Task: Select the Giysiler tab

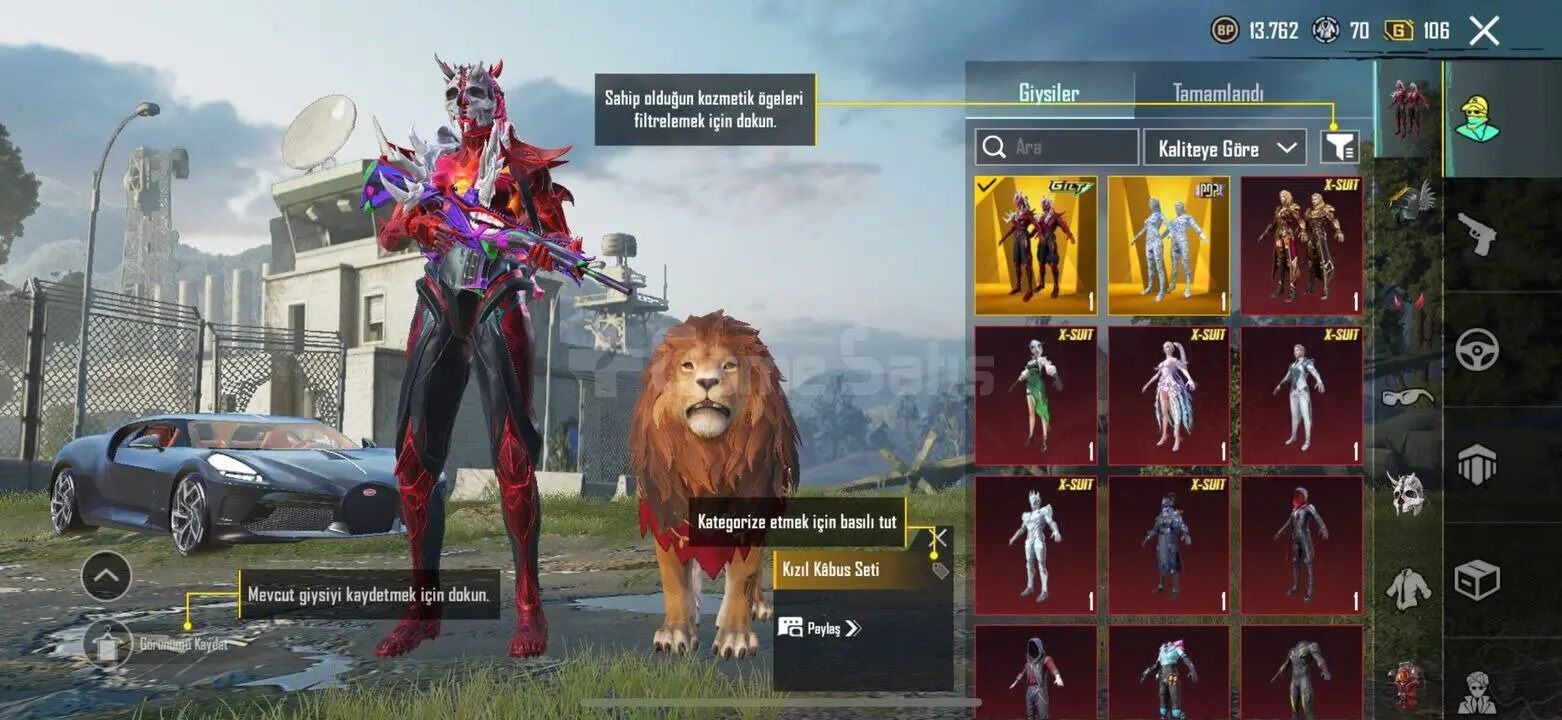Action: (x=1049, y=94)
